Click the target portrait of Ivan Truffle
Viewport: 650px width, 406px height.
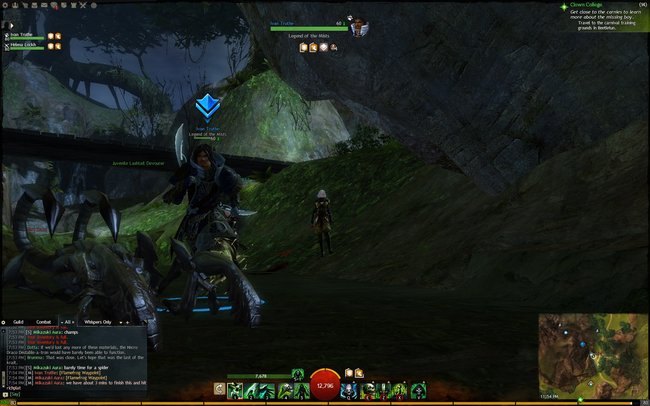point(357,27)
